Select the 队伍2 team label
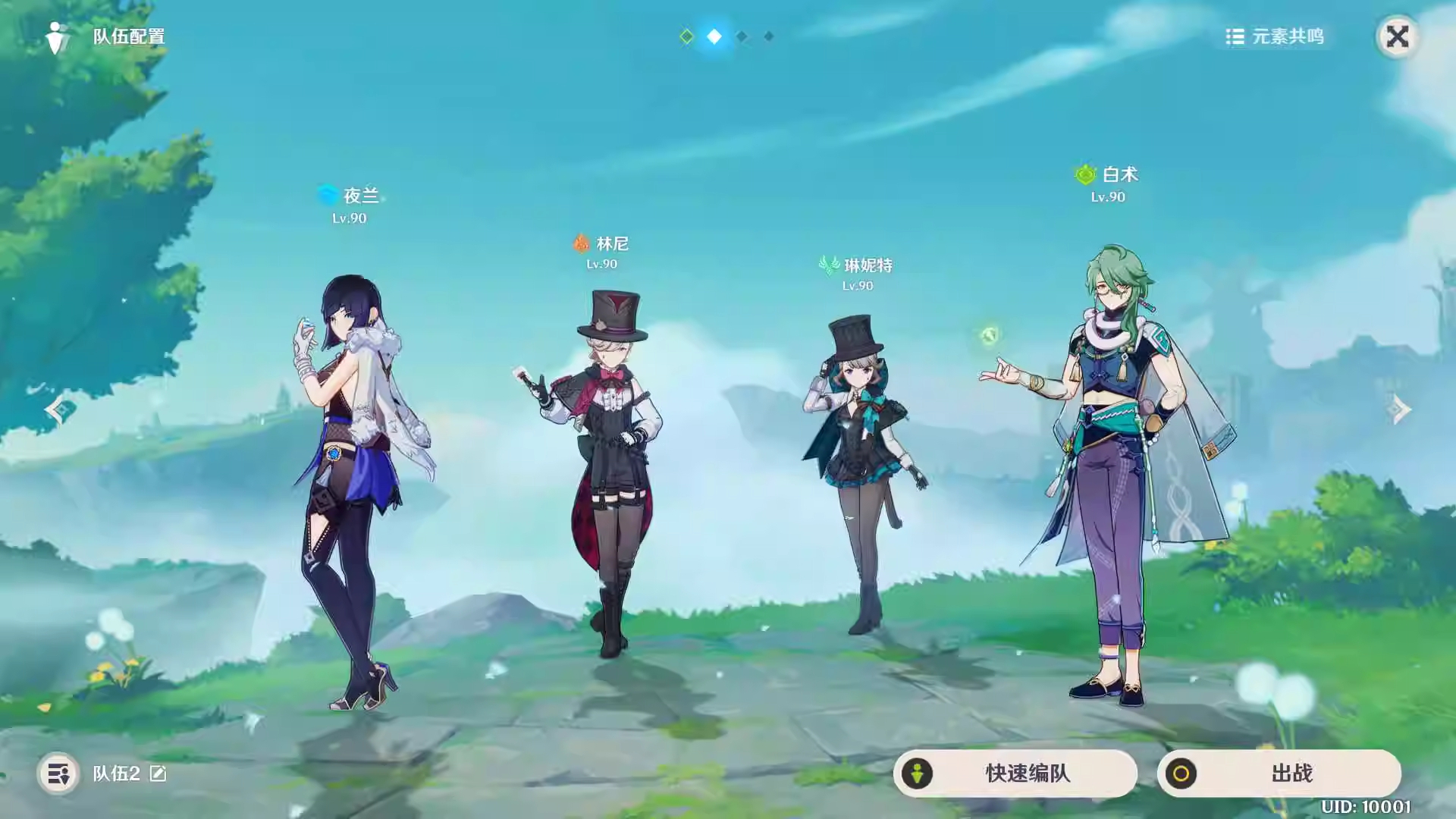This screenshot has width=1456, height=819. point(118,774)
